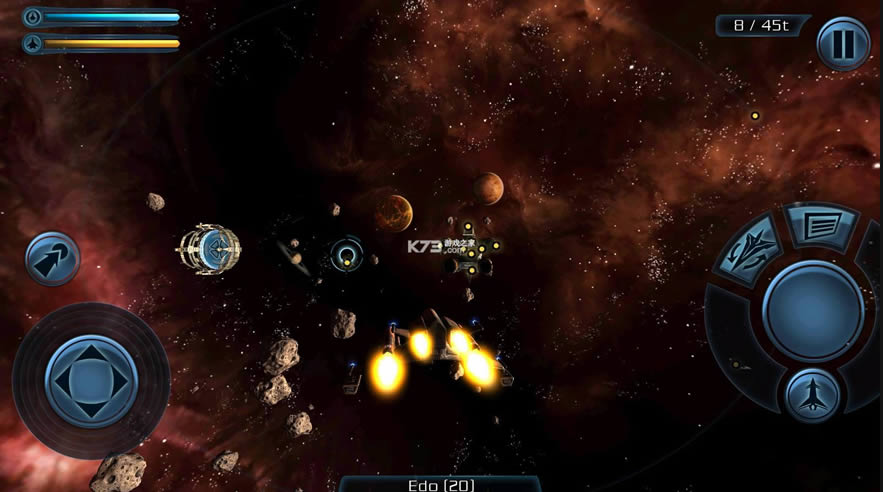
Task: Tap the round ship silhouette button
Action: pyautogui.click(x=812, y=396)
